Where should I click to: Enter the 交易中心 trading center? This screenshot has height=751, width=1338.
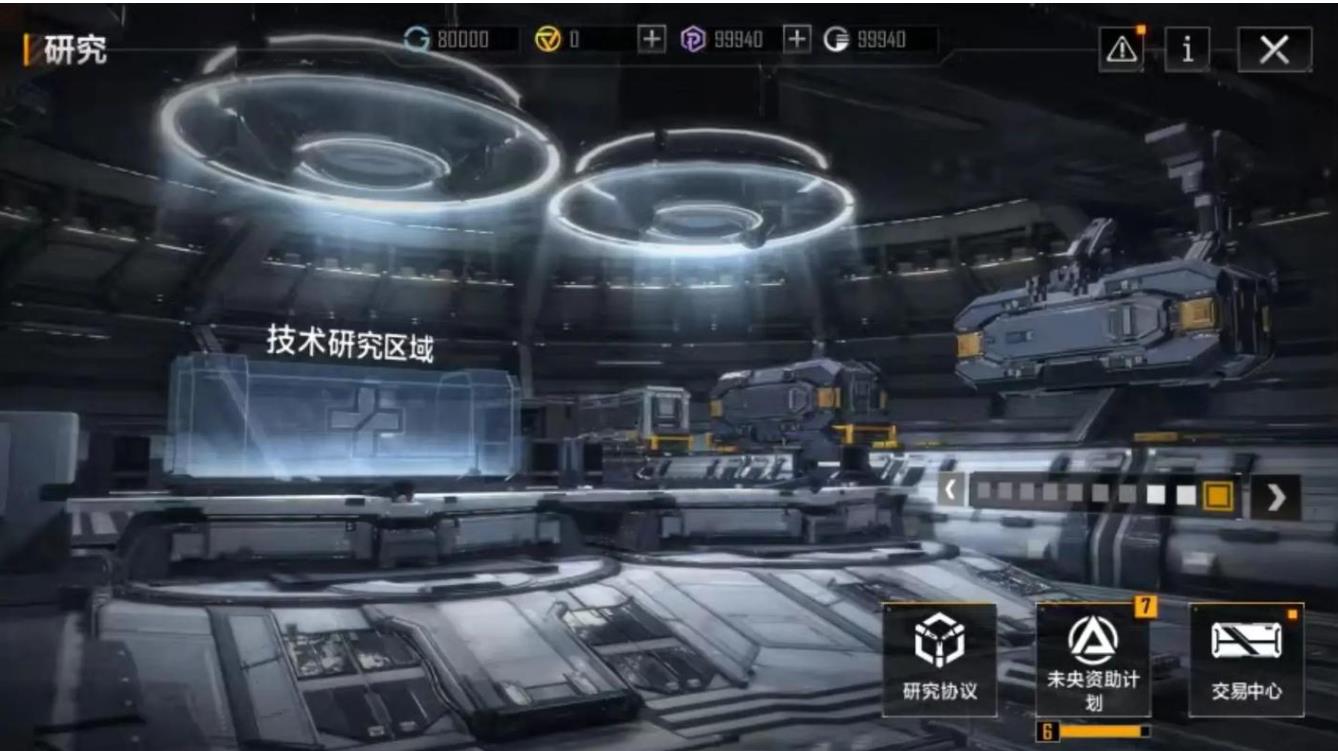(x=1246, y=659)
